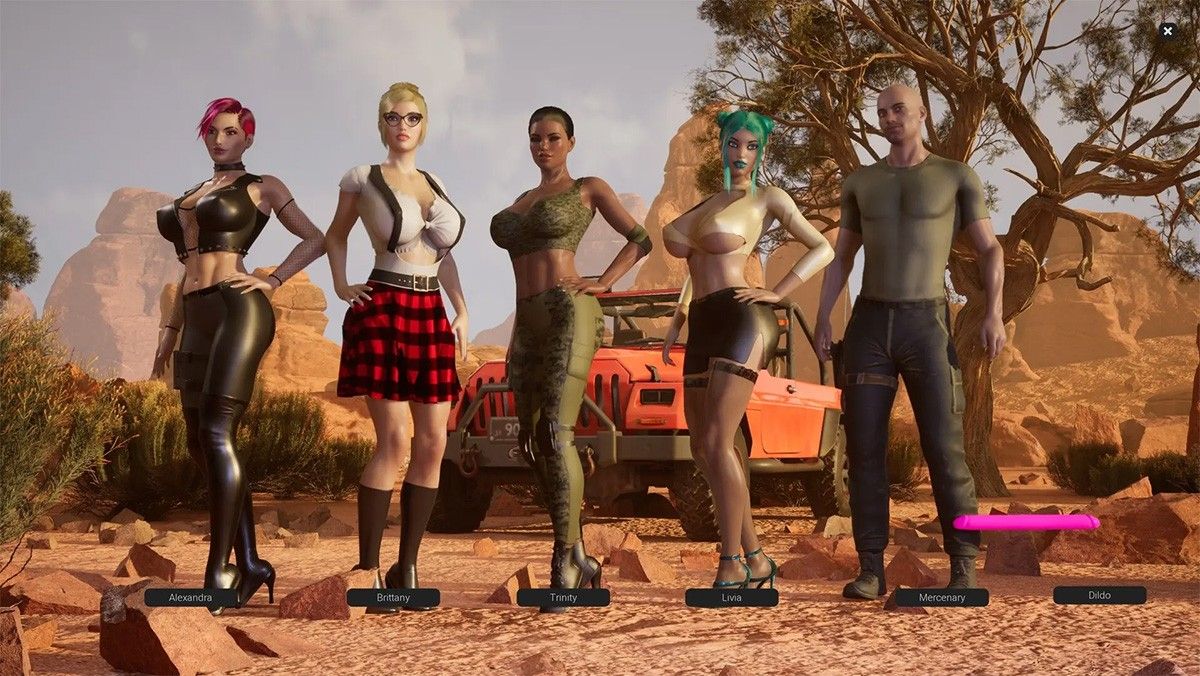1200x676 pixels.
Task: Choose the Brittany label button
Action: 393,597
